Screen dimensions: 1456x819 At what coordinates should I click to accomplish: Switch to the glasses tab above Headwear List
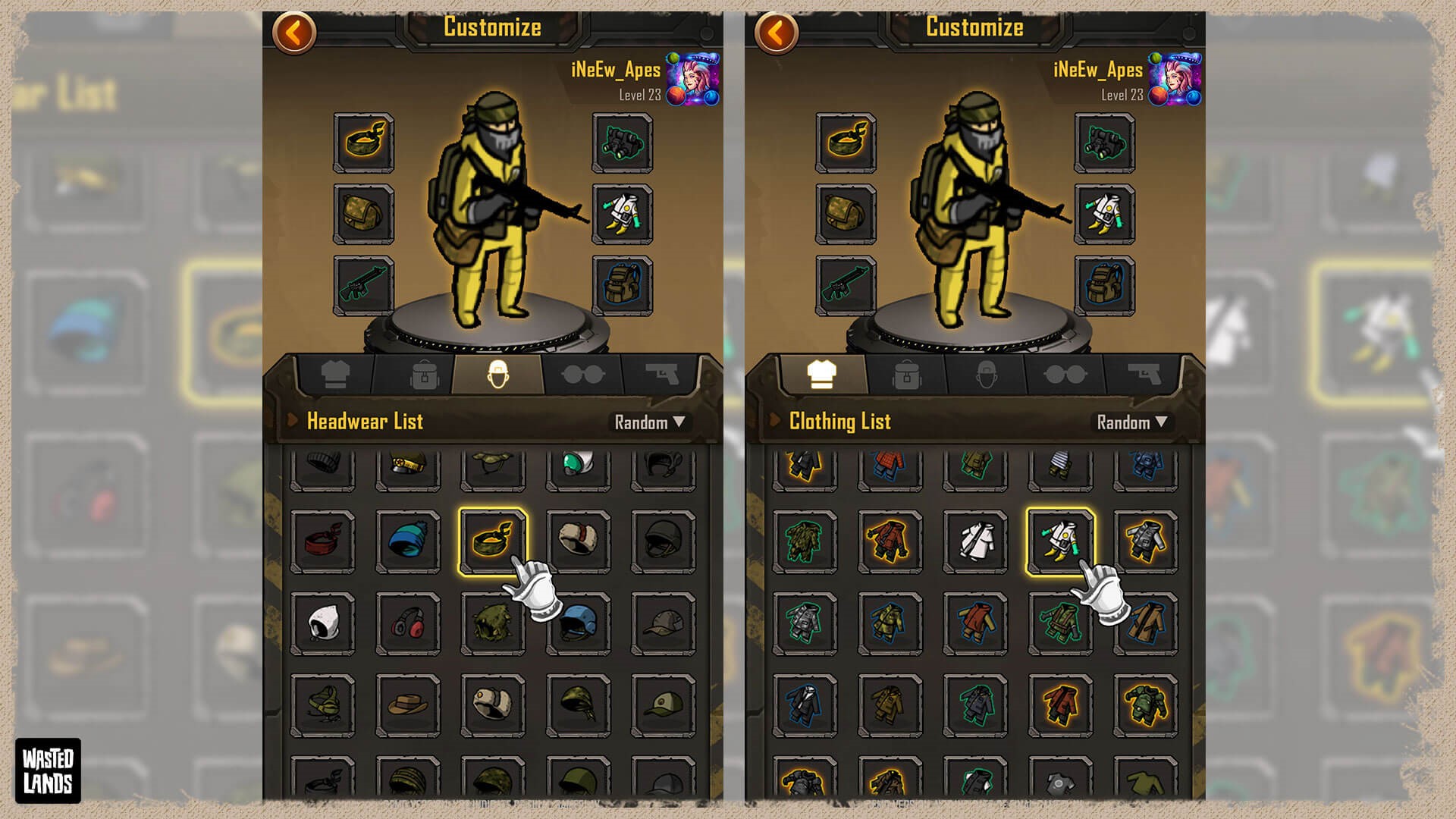tap(582, 375)
